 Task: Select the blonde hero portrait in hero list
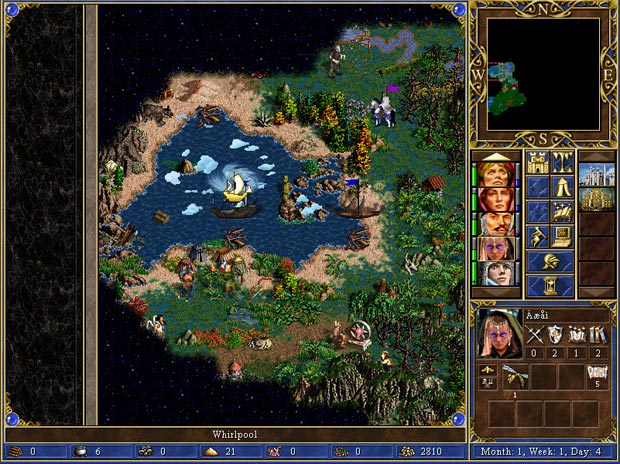point(494,172)
